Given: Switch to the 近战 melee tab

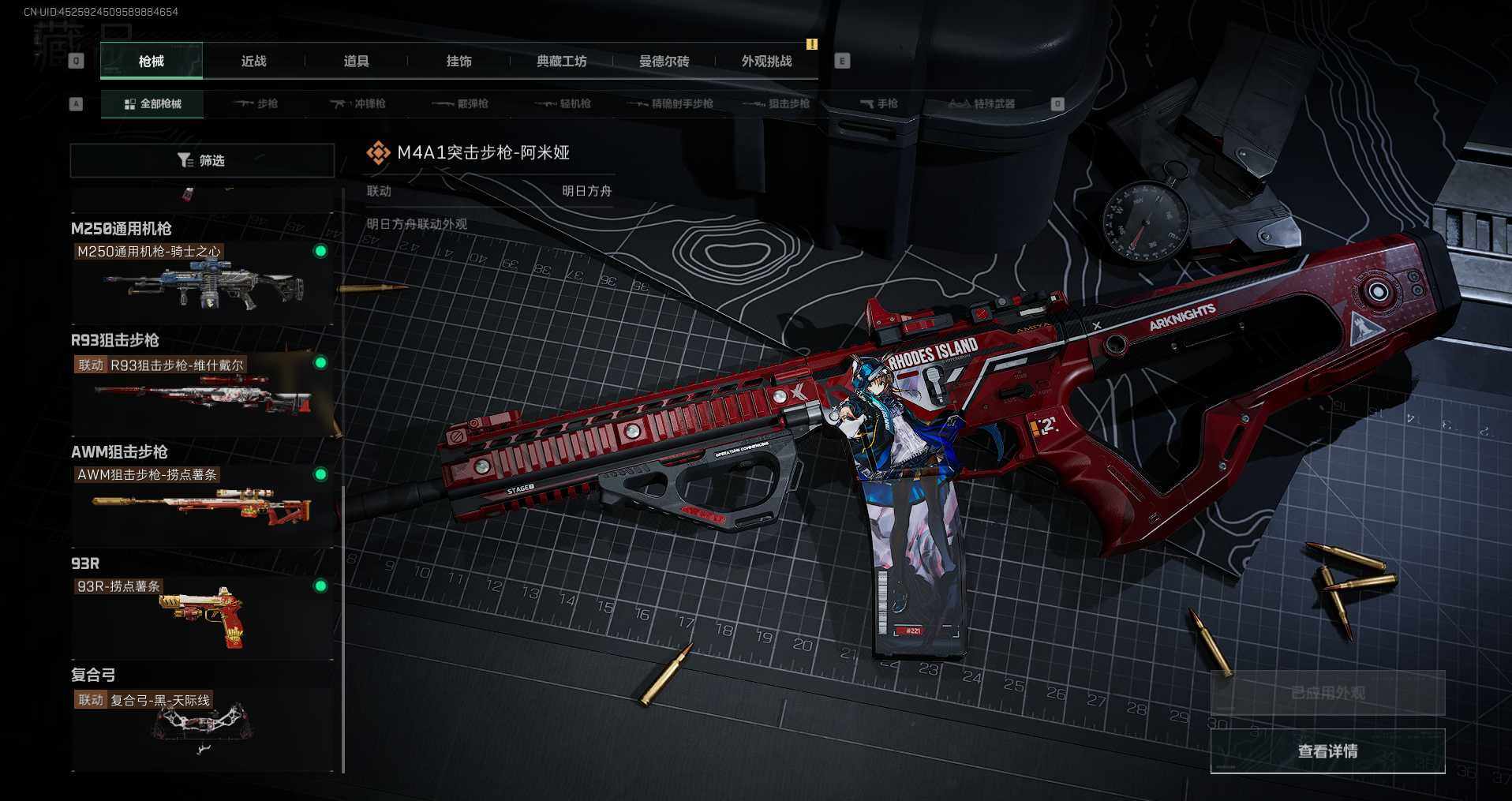Looking at the screenshot, I should click(253, 62).
